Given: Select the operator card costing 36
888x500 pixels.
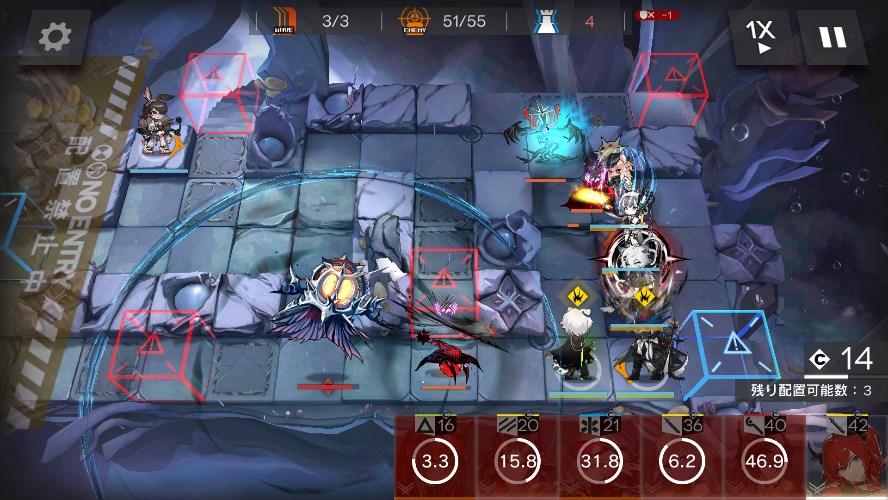Looking at the screenshot, I should point(680,459).
